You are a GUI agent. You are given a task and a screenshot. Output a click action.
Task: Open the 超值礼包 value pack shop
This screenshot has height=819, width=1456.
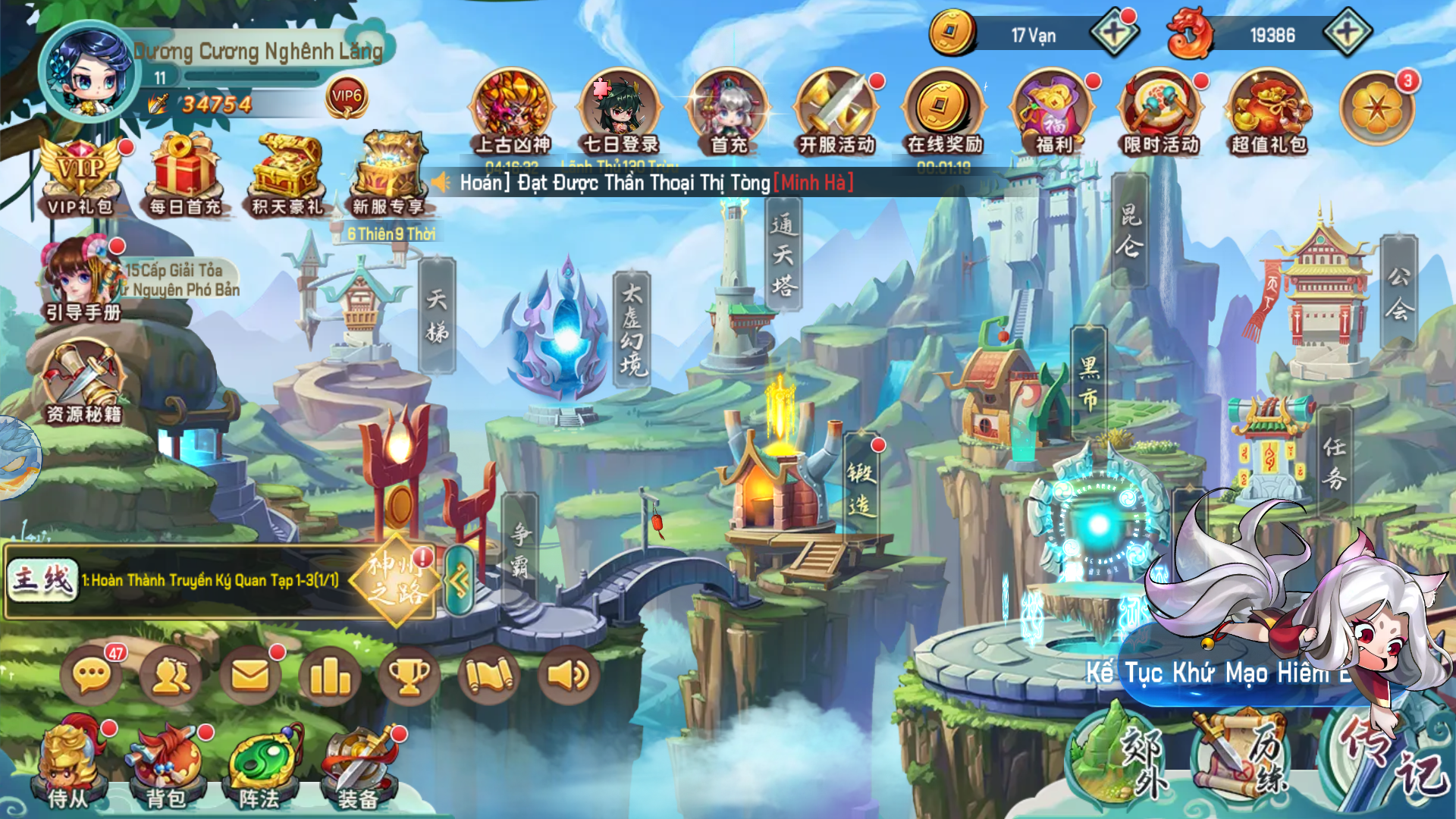(1269, 112)
